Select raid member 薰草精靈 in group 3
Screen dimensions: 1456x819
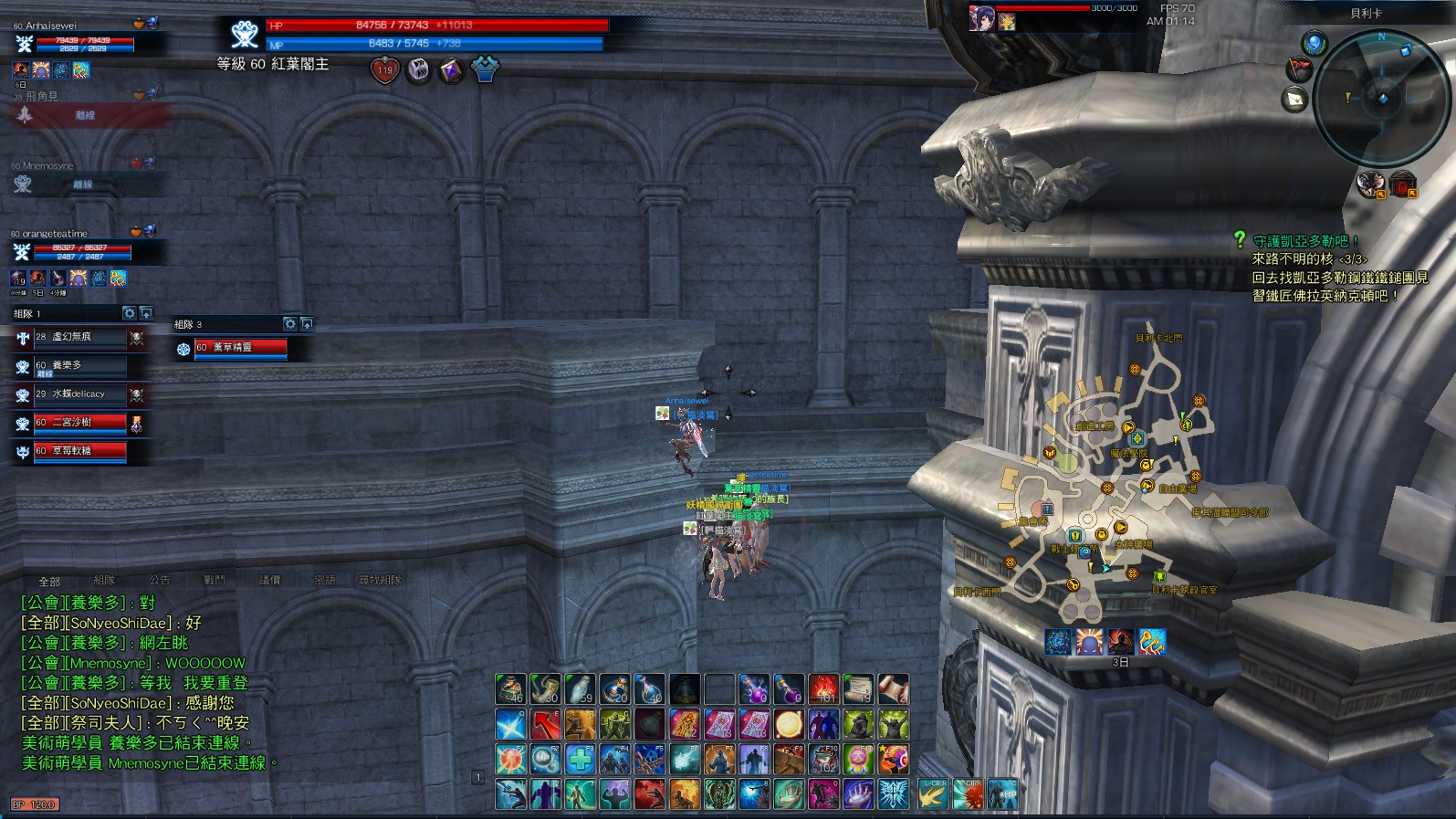[240, 348]
